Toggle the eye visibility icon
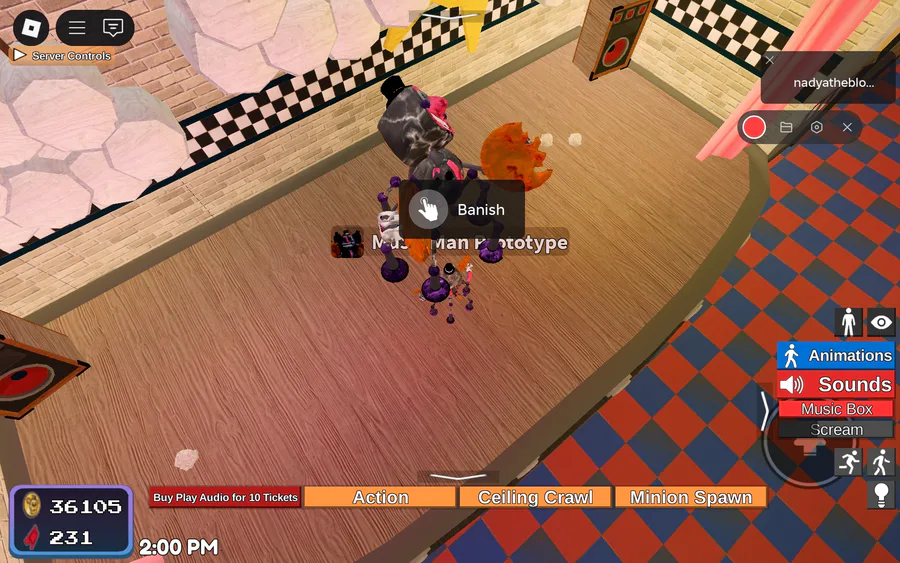 click(x=880, y=322)
